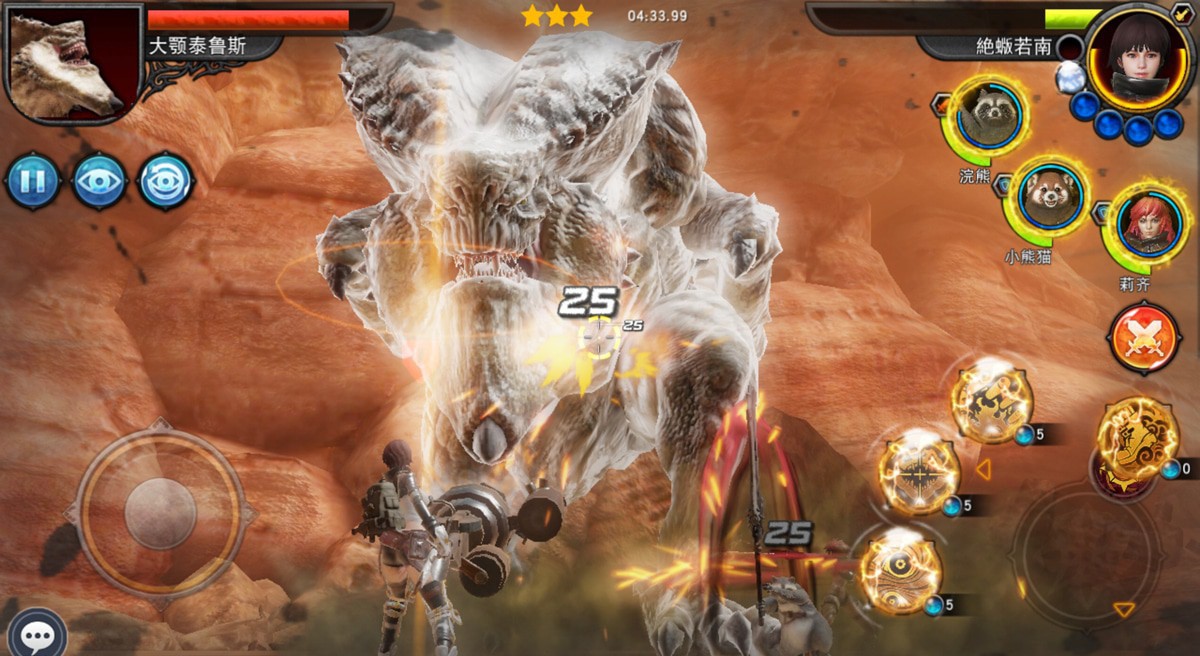The image size is (1200, 656).
Task: Tap the boss 大顎泰鲁斯 portrait
Action: 63,60
